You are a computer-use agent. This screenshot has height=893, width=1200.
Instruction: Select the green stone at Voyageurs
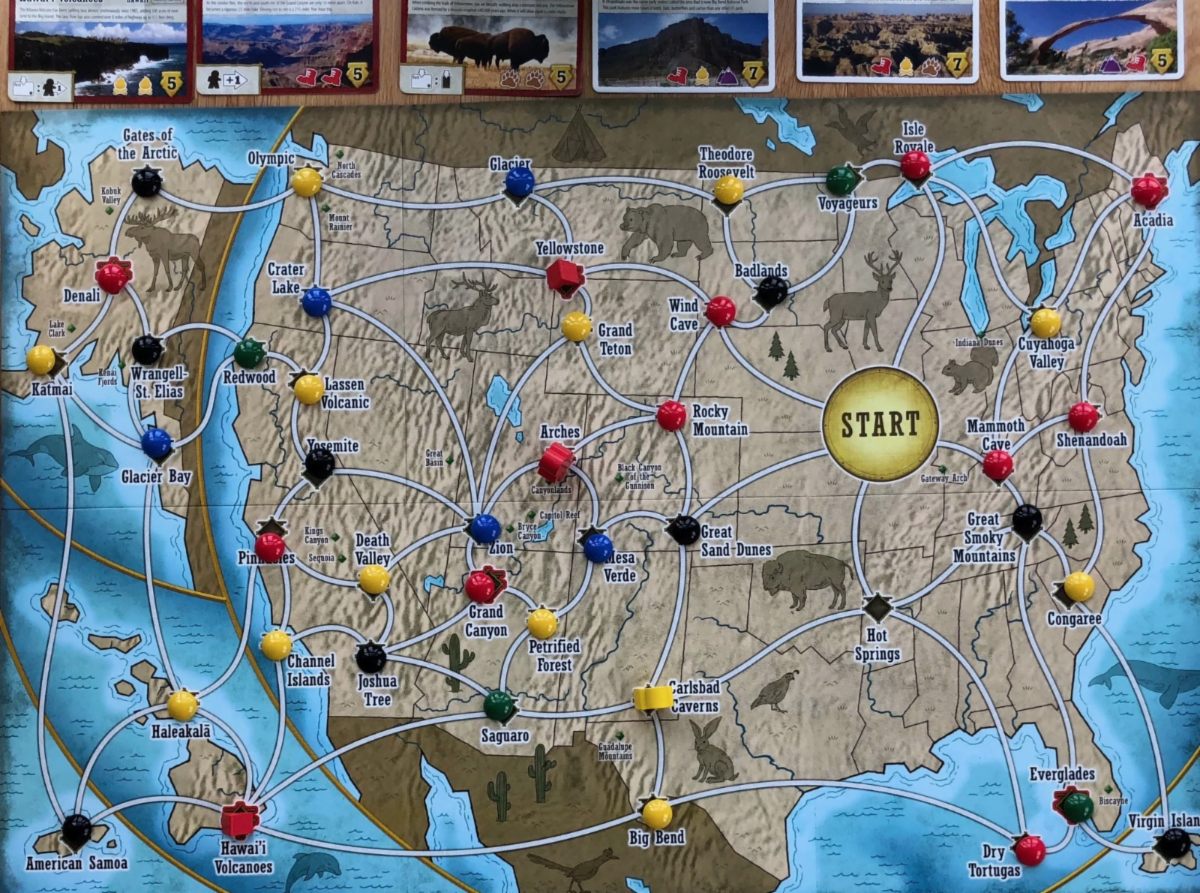click(842, 180)
